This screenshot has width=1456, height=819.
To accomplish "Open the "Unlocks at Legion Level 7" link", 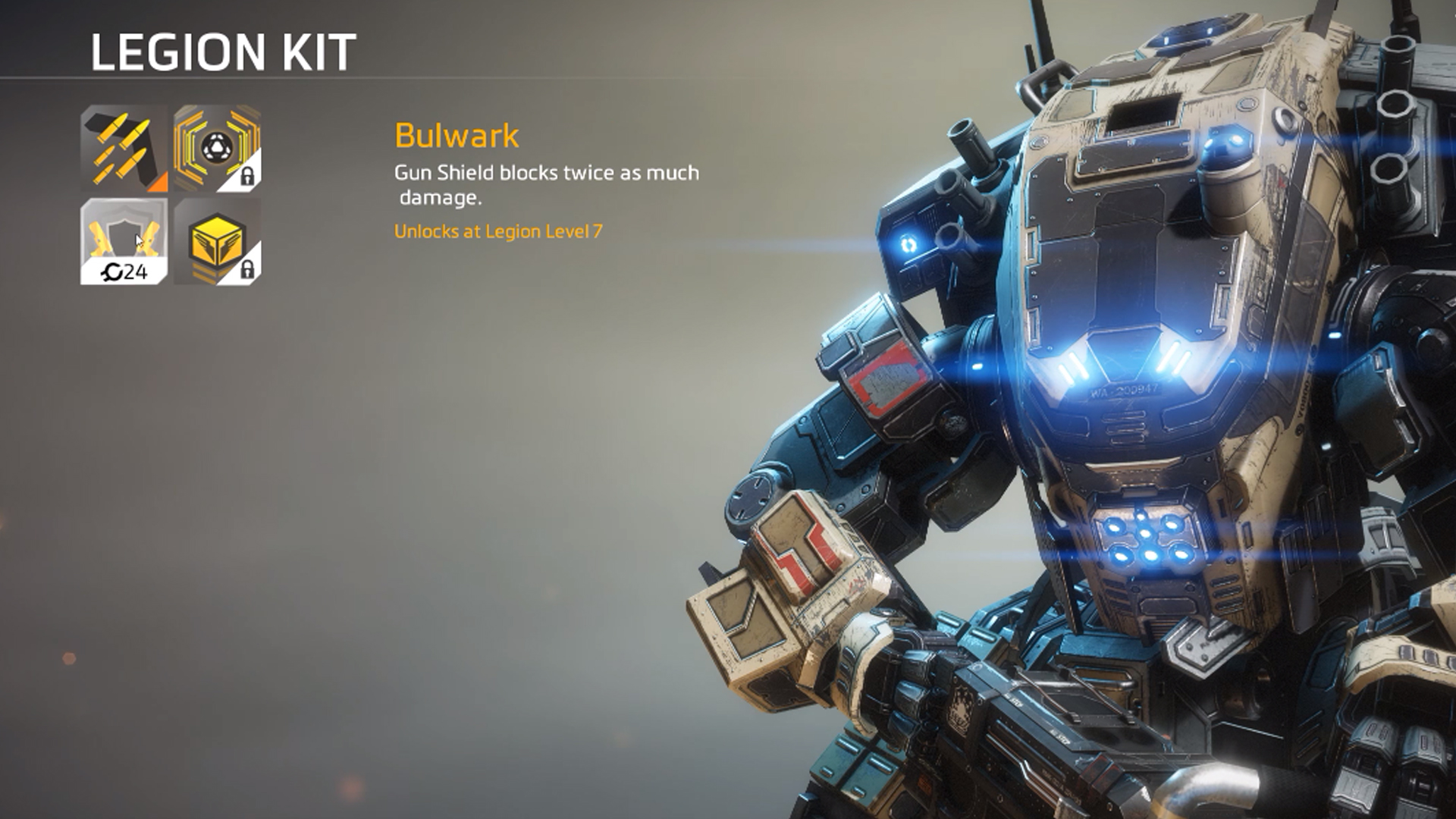I will 500,234.
